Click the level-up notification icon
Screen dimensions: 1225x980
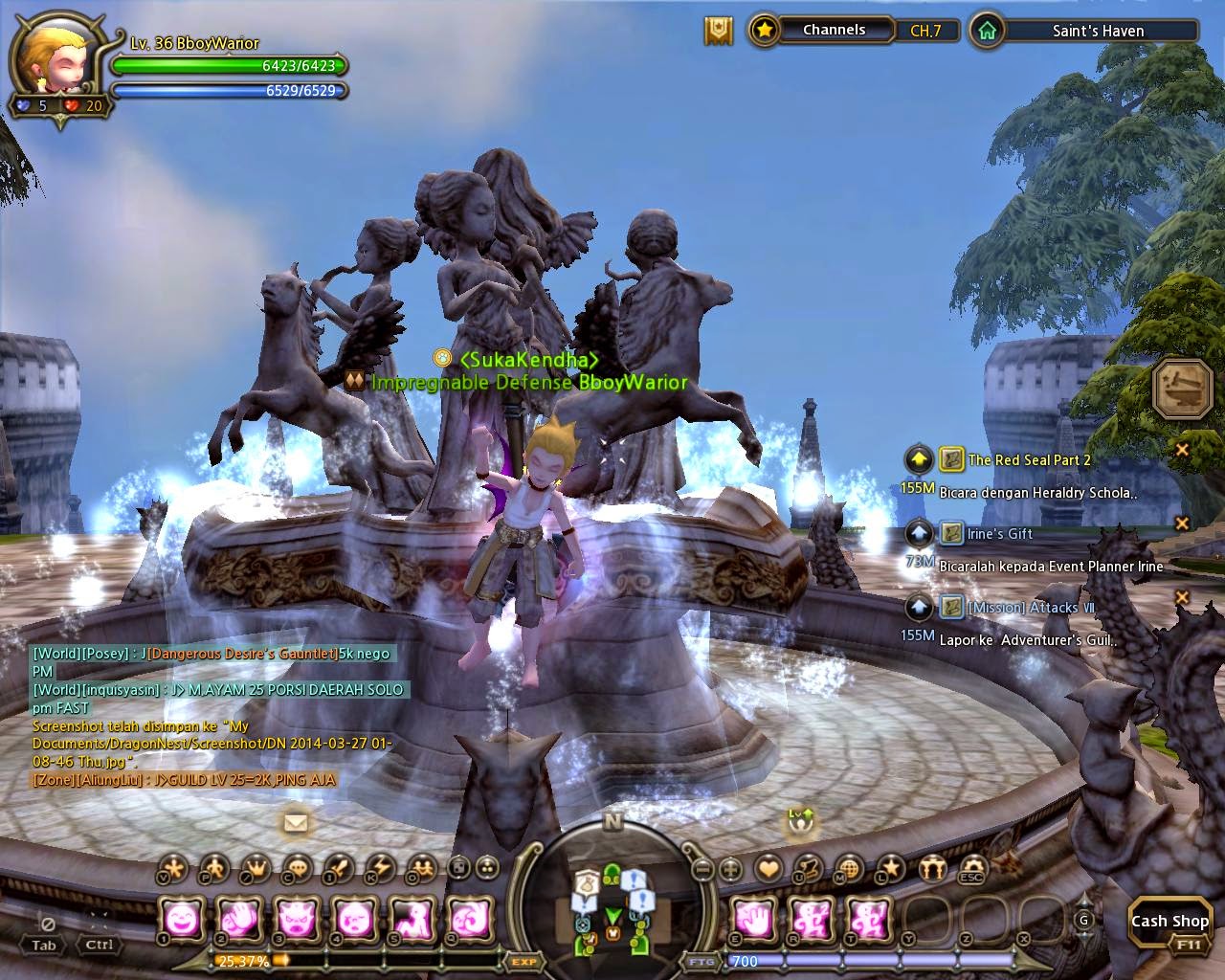pyautogui.click(x=800, y=819)
